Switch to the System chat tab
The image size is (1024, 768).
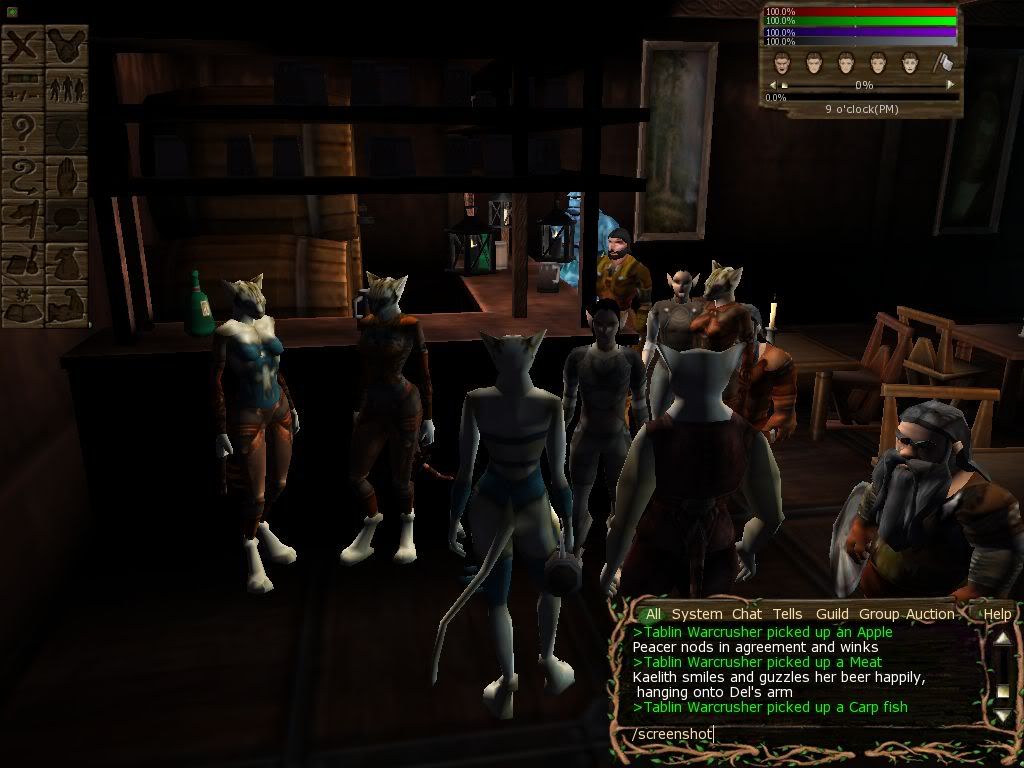click(696, 614)
